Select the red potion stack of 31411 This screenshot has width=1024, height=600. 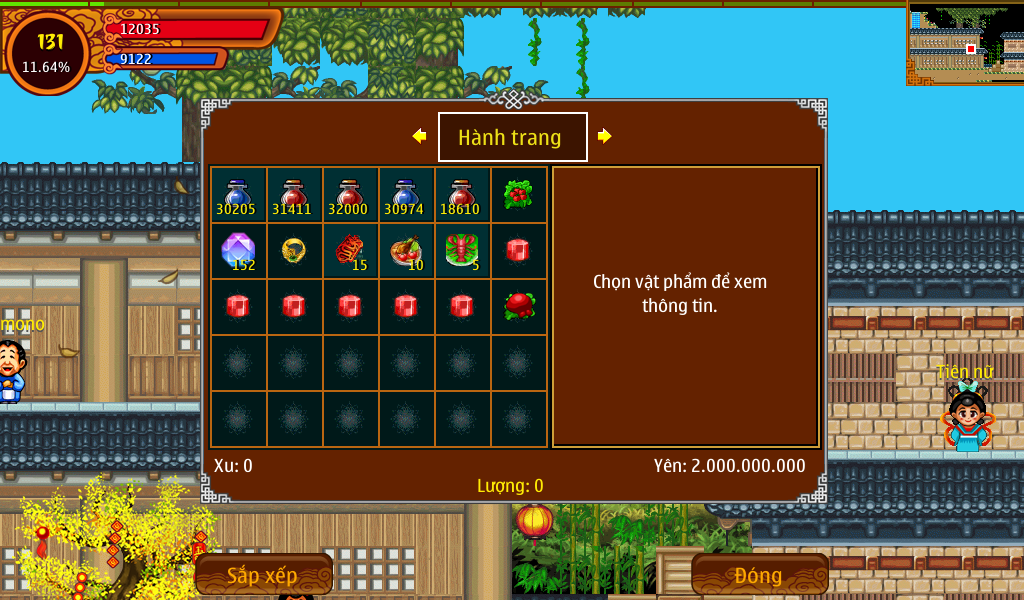pos(294,195)
